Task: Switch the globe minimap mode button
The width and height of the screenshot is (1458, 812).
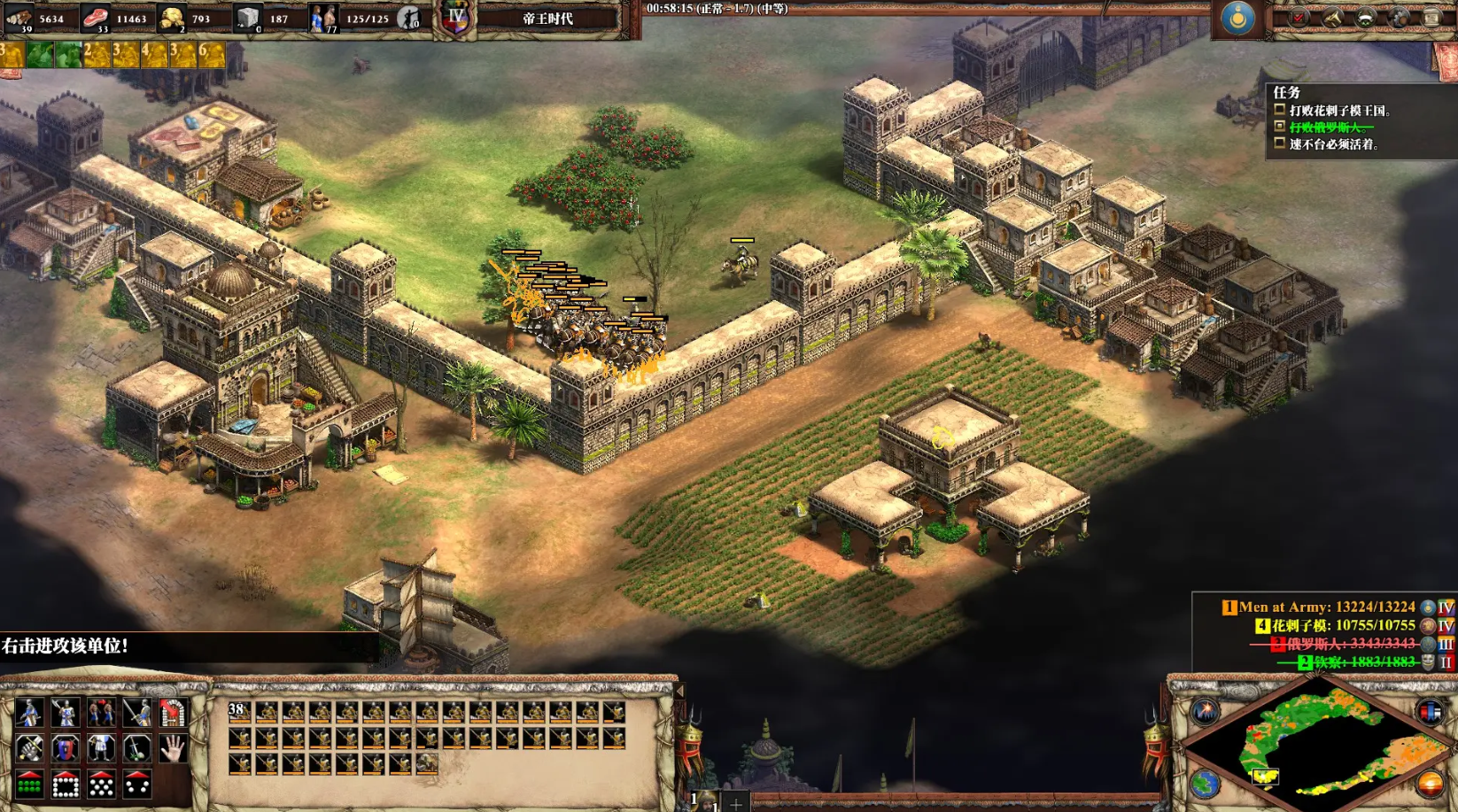Action: [x=1205, y=784]
